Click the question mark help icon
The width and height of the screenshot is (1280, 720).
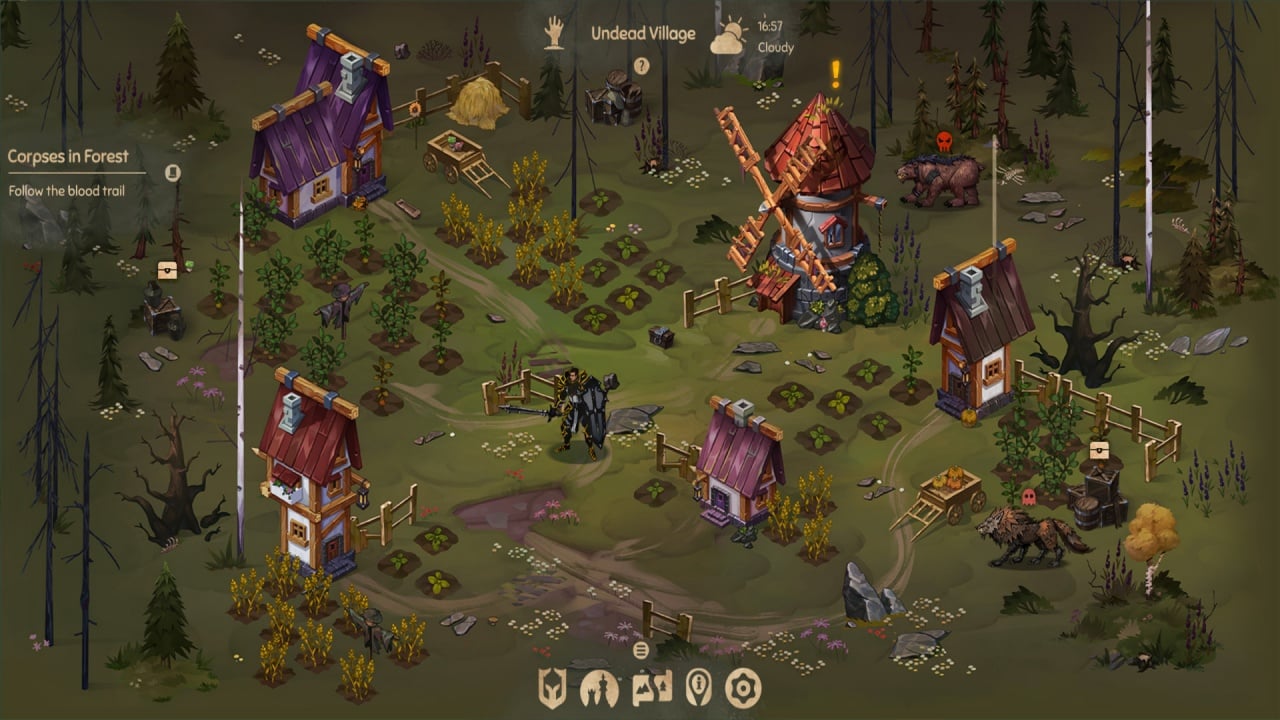642,67
